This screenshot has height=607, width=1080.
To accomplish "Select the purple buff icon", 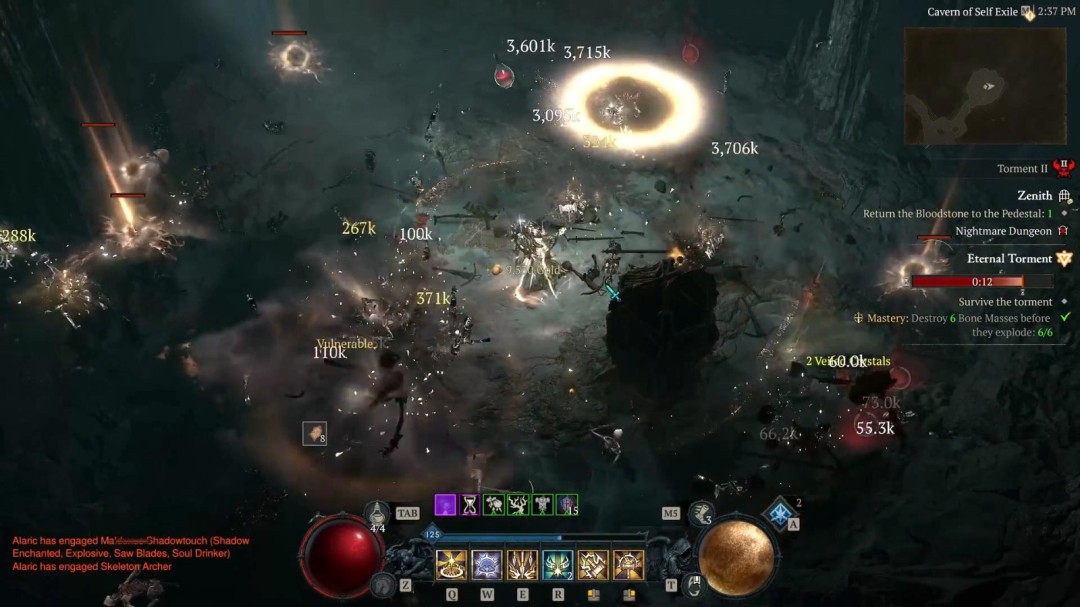I will tap(445, 505).
